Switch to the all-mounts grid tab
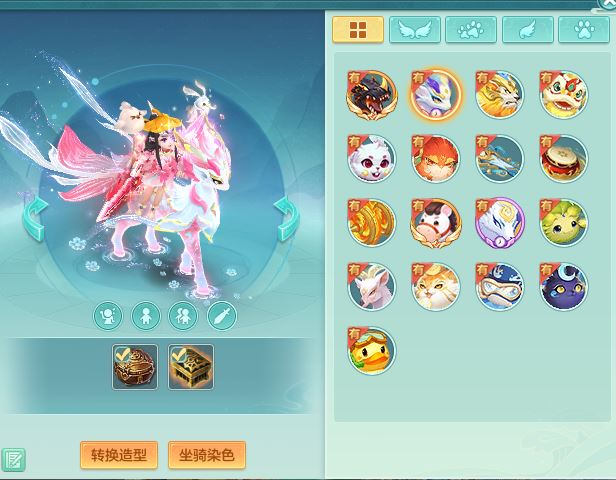 click(357, 30)
